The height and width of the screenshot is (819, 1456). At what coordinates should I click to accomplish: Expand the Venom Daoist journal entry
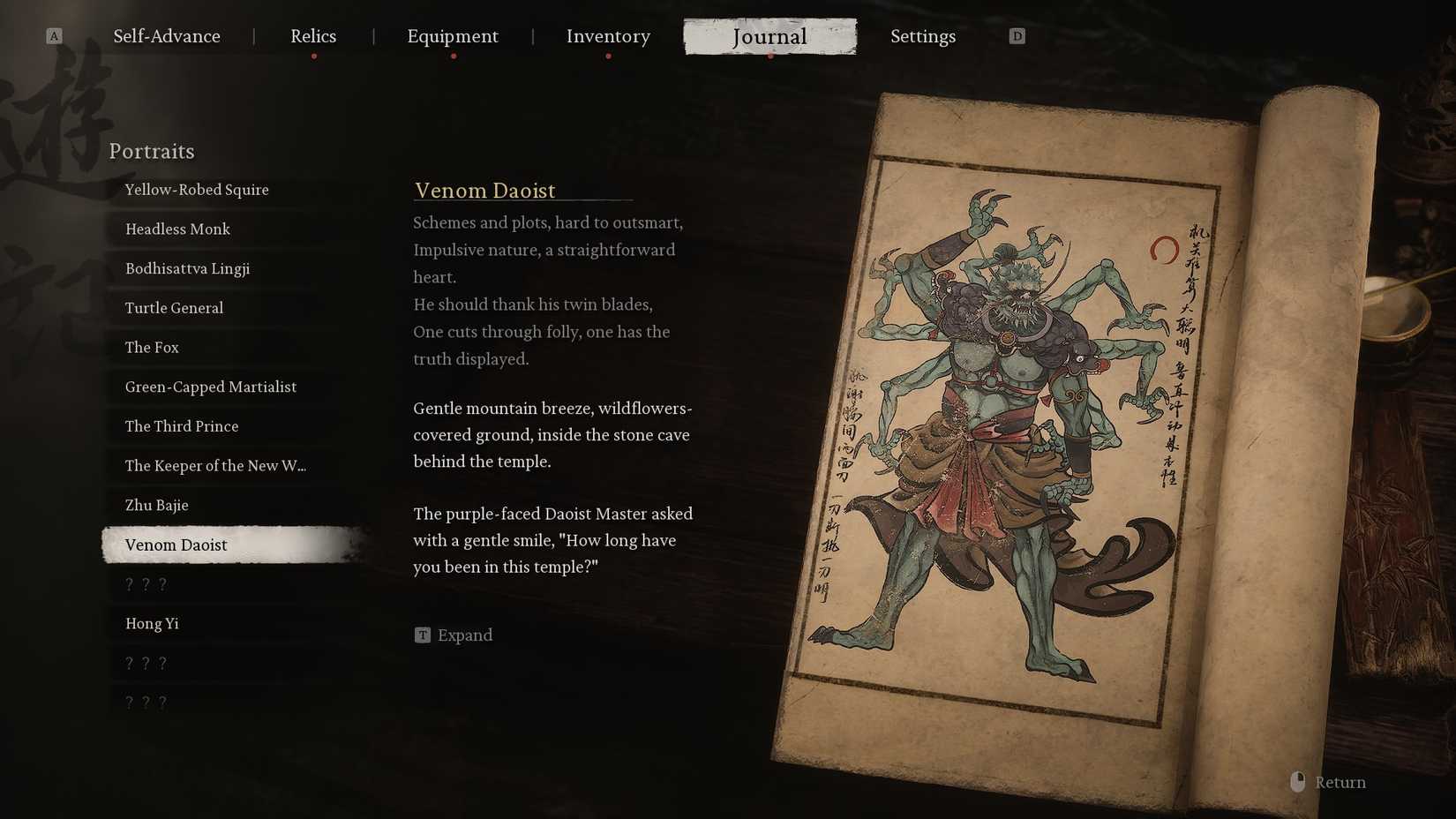(465, 635)
